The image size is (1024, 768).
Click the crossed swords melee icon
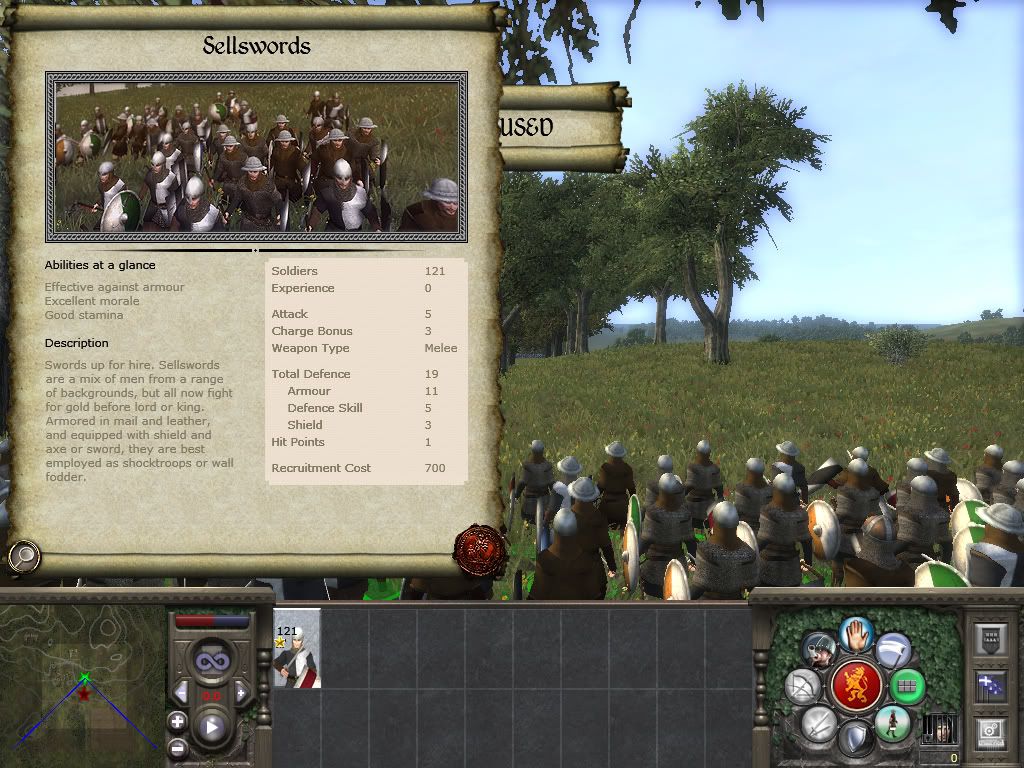pyautogui.click(x=820, y=723)
